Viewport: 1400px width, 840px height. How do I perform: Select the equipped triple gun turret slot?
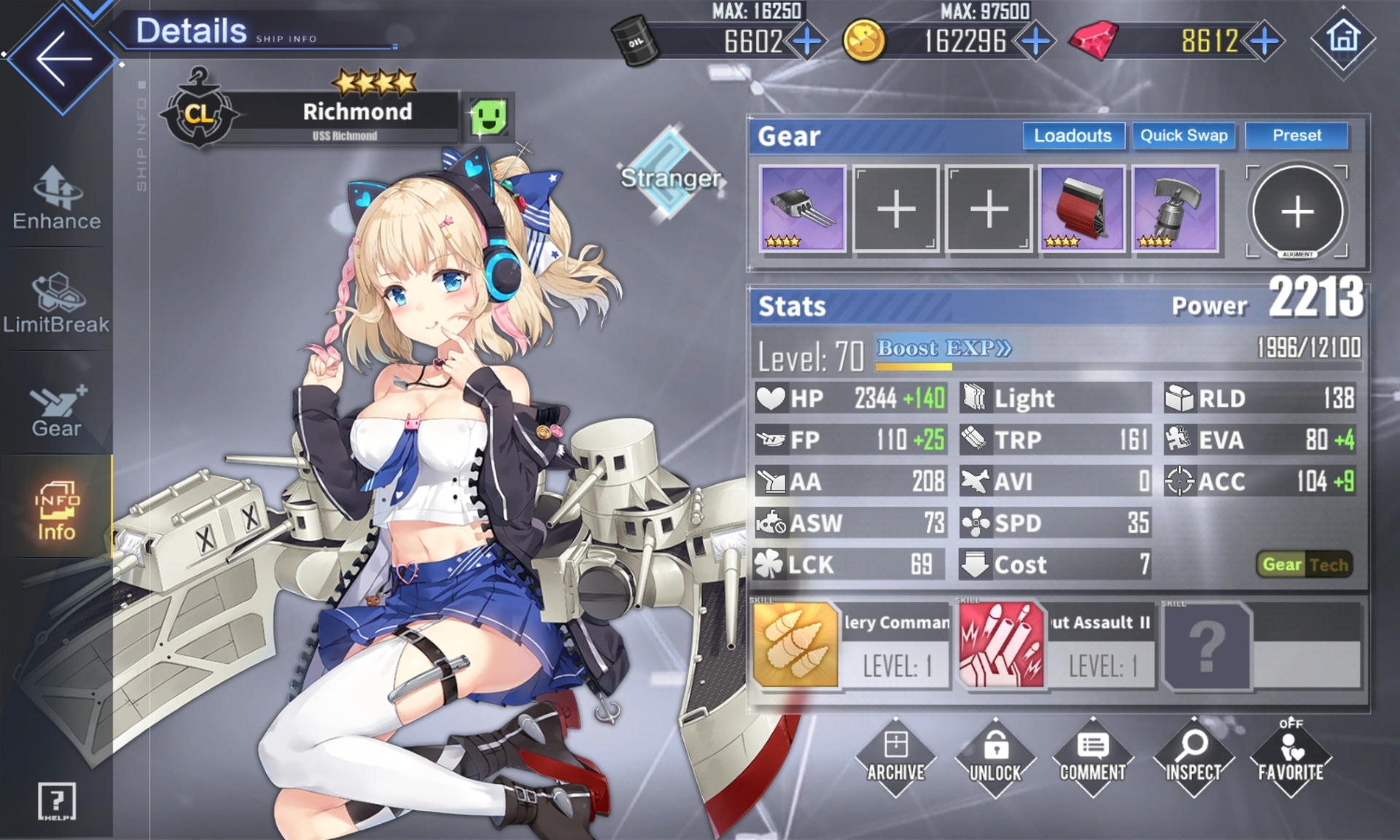[x=802, y=209]
